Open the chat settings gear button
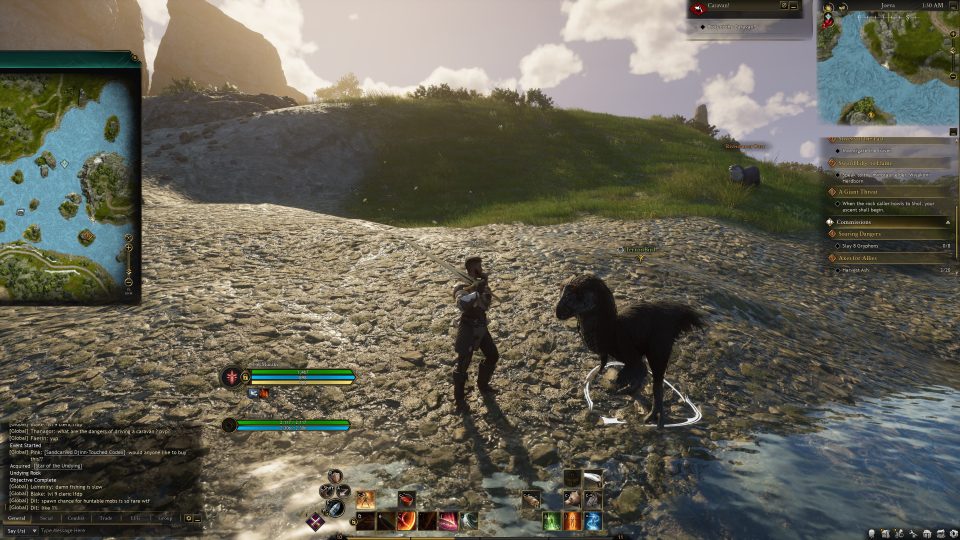Screen dimensions: 960x540 click(x=188, y=518)
